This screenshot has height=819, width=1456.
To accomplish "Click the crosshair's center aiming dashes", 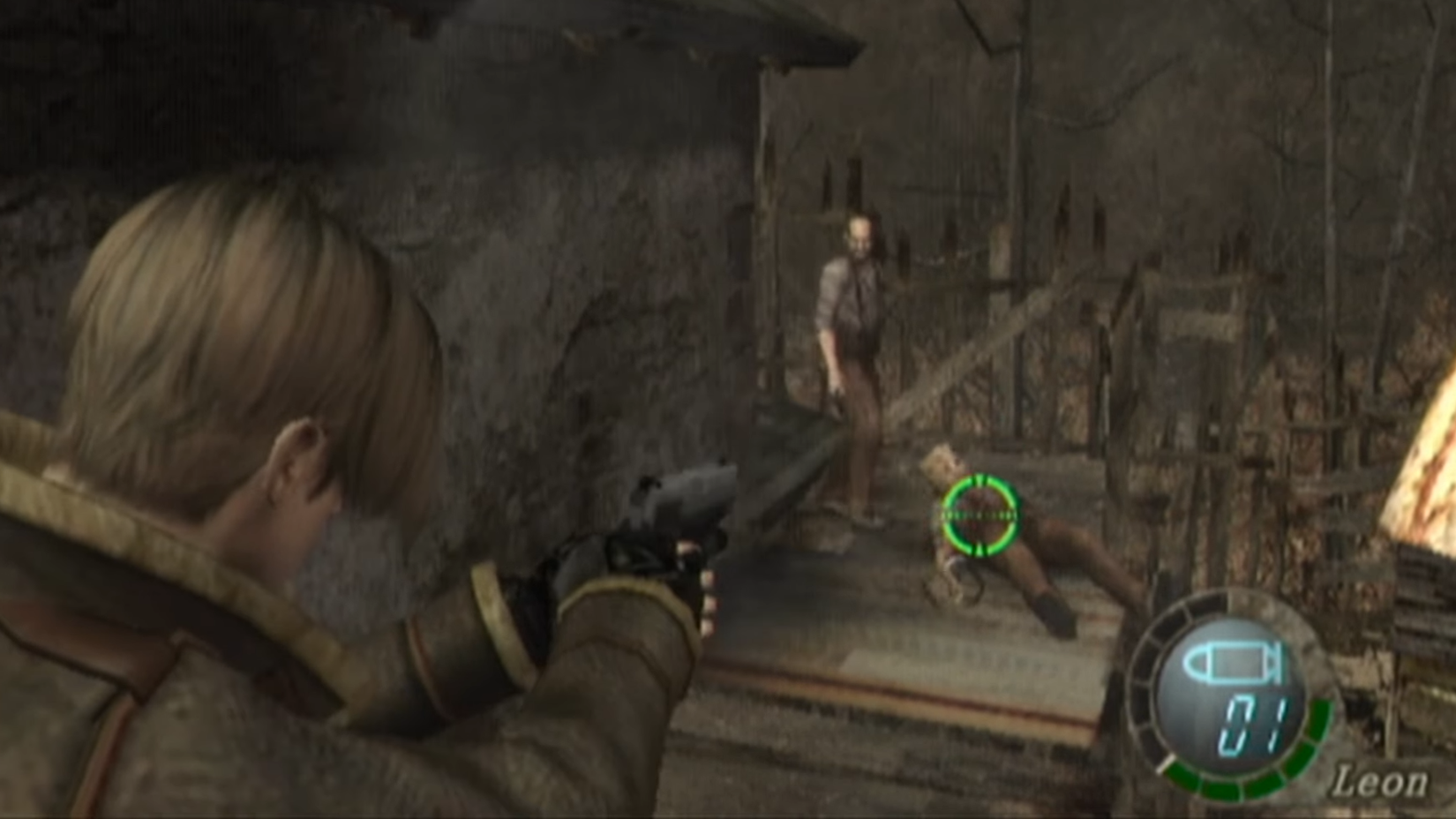I will click(x=979, y=514).
